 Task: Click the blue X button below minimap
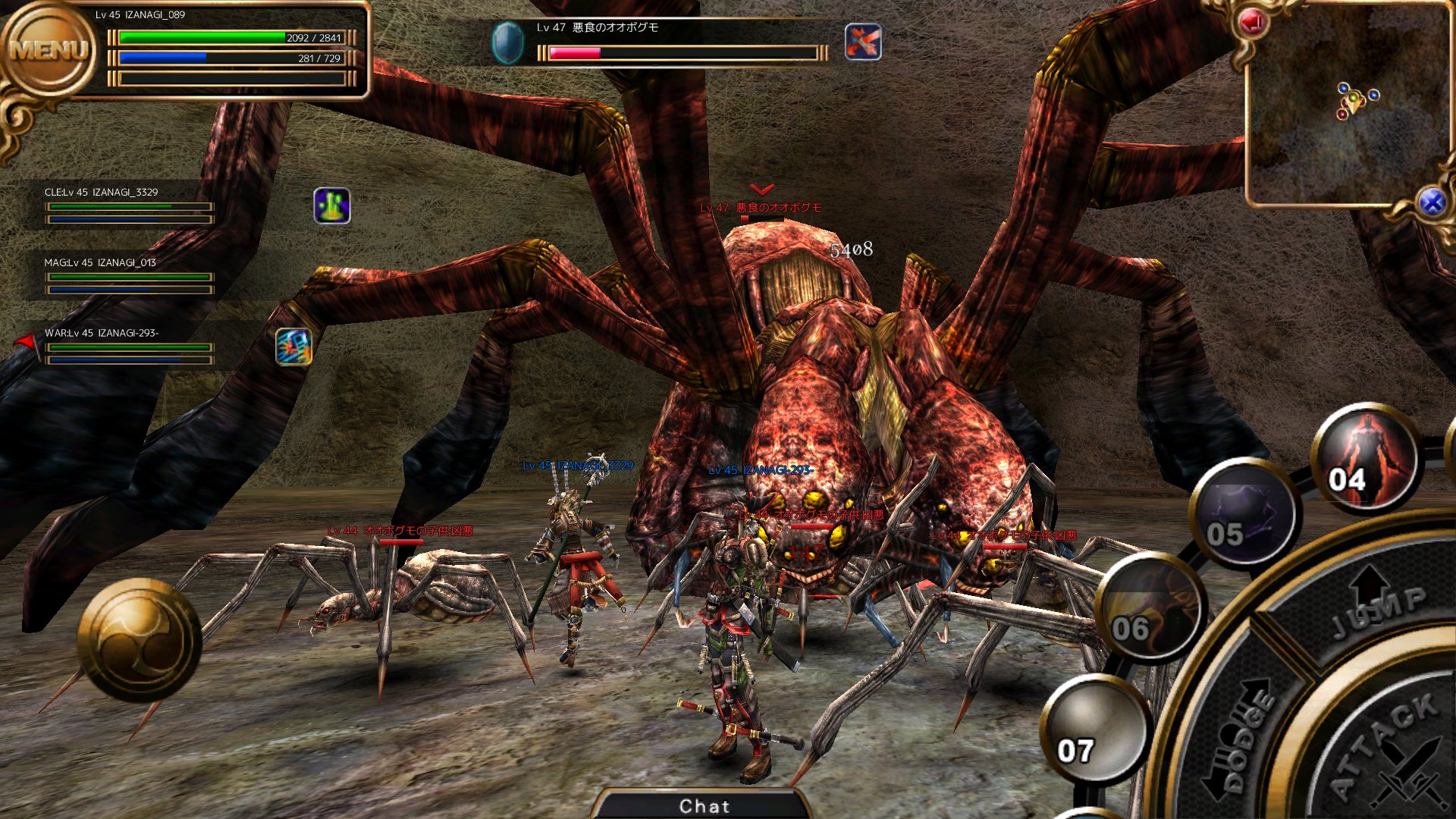tap(1431, 202)
